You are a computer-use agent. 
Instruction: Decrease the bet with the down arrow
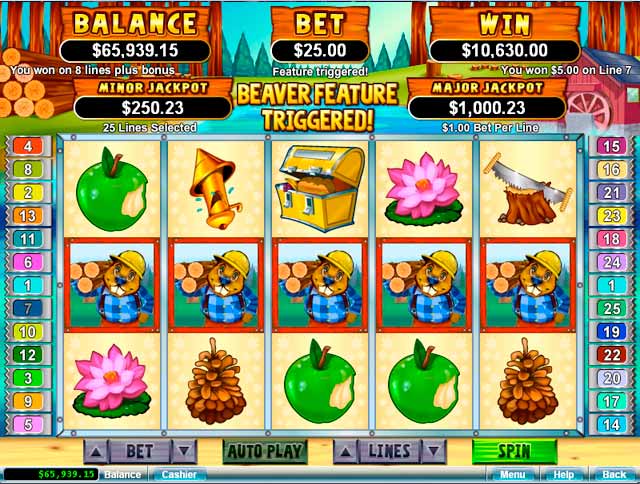coord(183,451)
